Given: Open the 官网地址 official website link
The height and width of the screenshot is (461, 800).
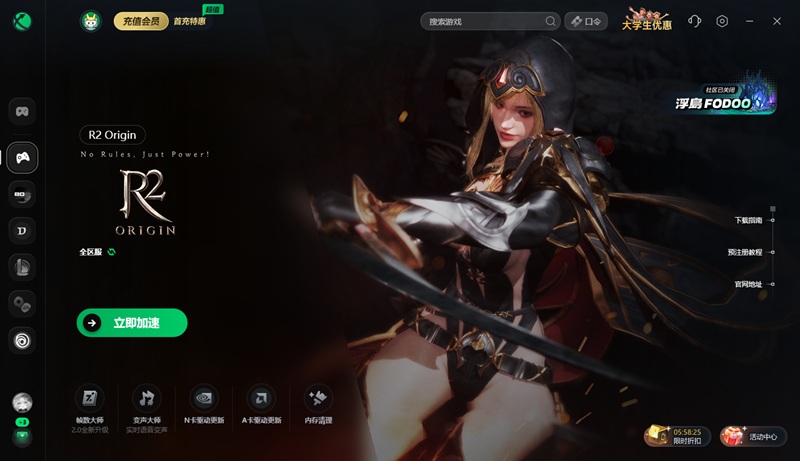Looking at the screenshot, I should click(x=749, y=284).
